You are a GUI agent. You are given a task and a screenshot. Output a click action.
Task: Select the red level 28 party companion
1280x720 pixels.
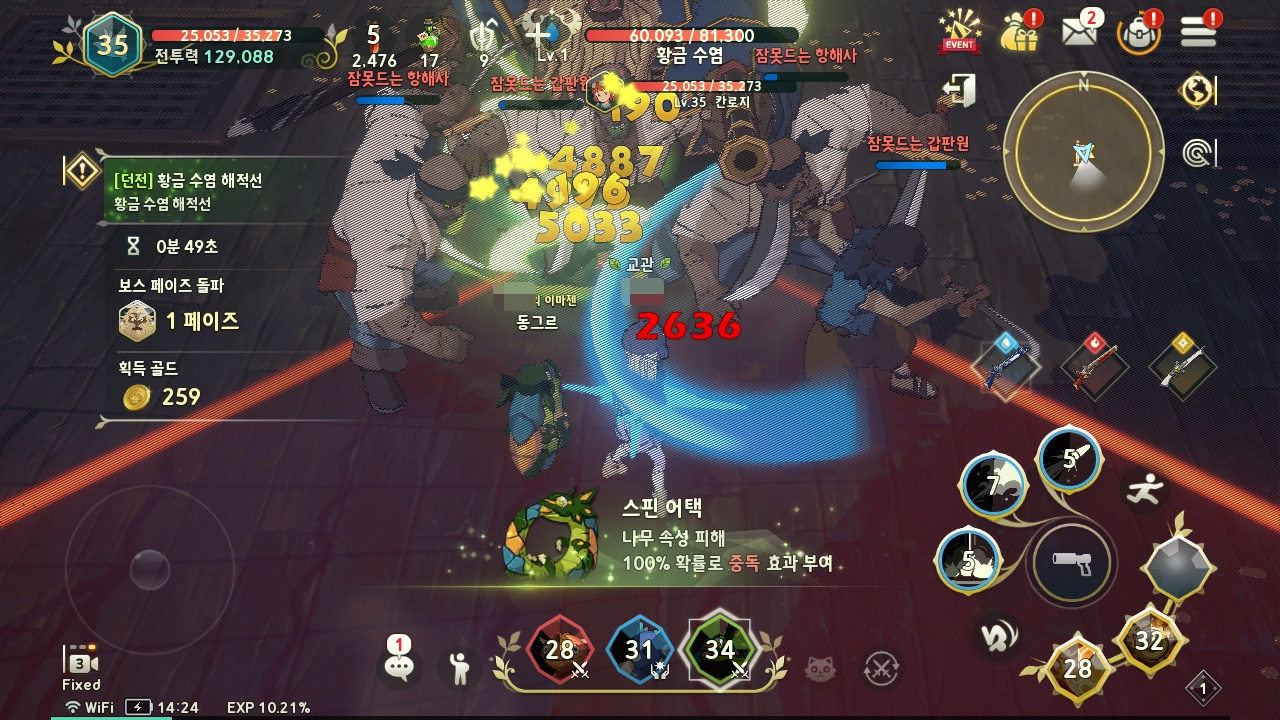(560, 651)
